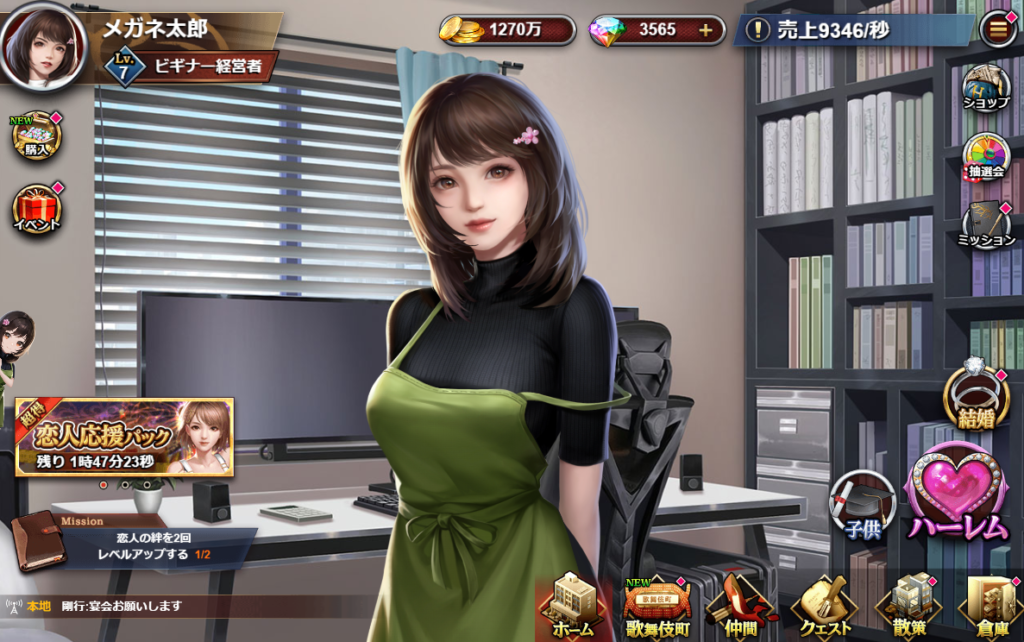Open the イベント gift box icon

(37, 208)
